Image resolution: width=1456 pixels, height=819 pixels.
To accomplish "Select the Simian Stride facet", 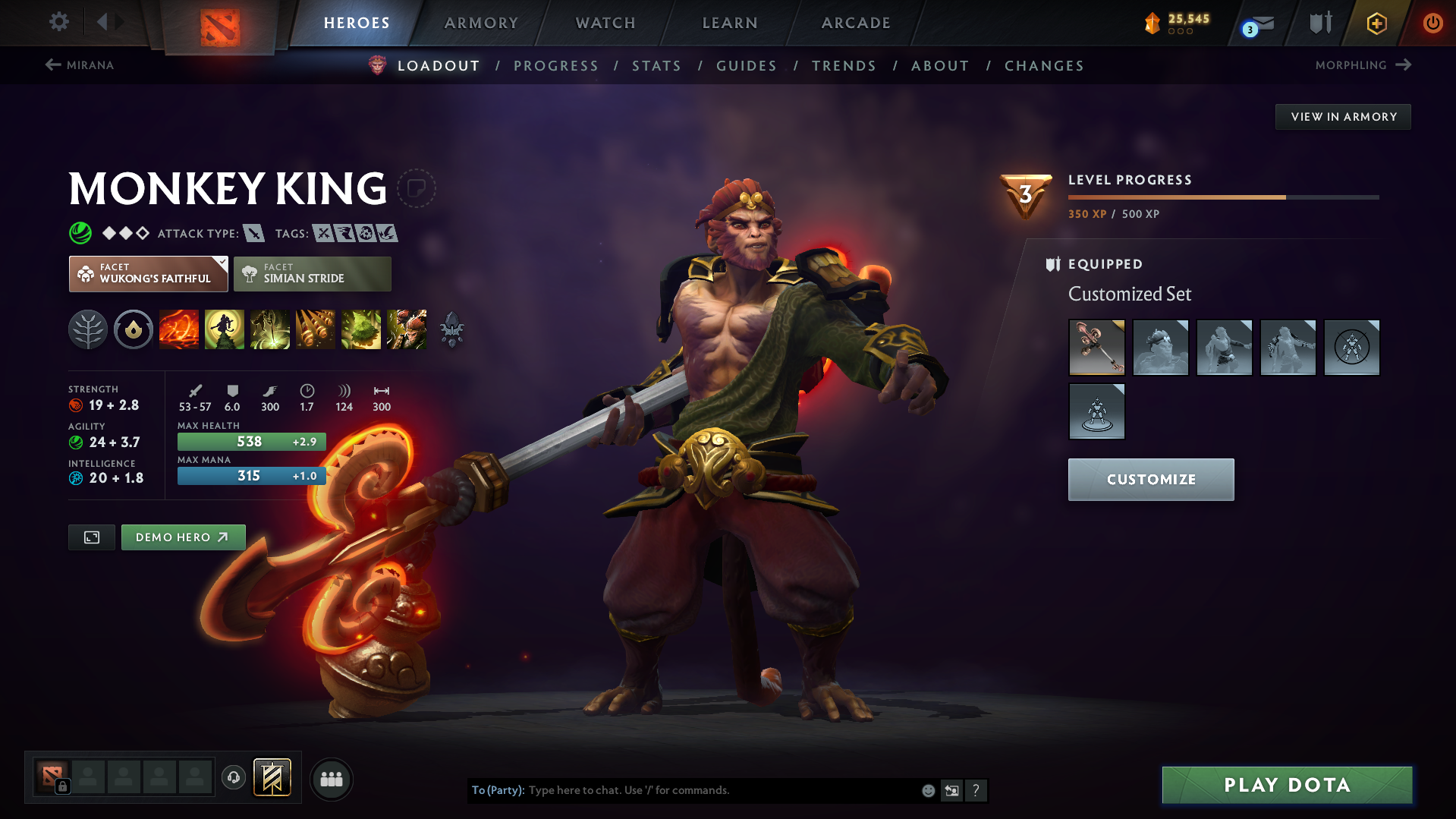I will point(312,273).
